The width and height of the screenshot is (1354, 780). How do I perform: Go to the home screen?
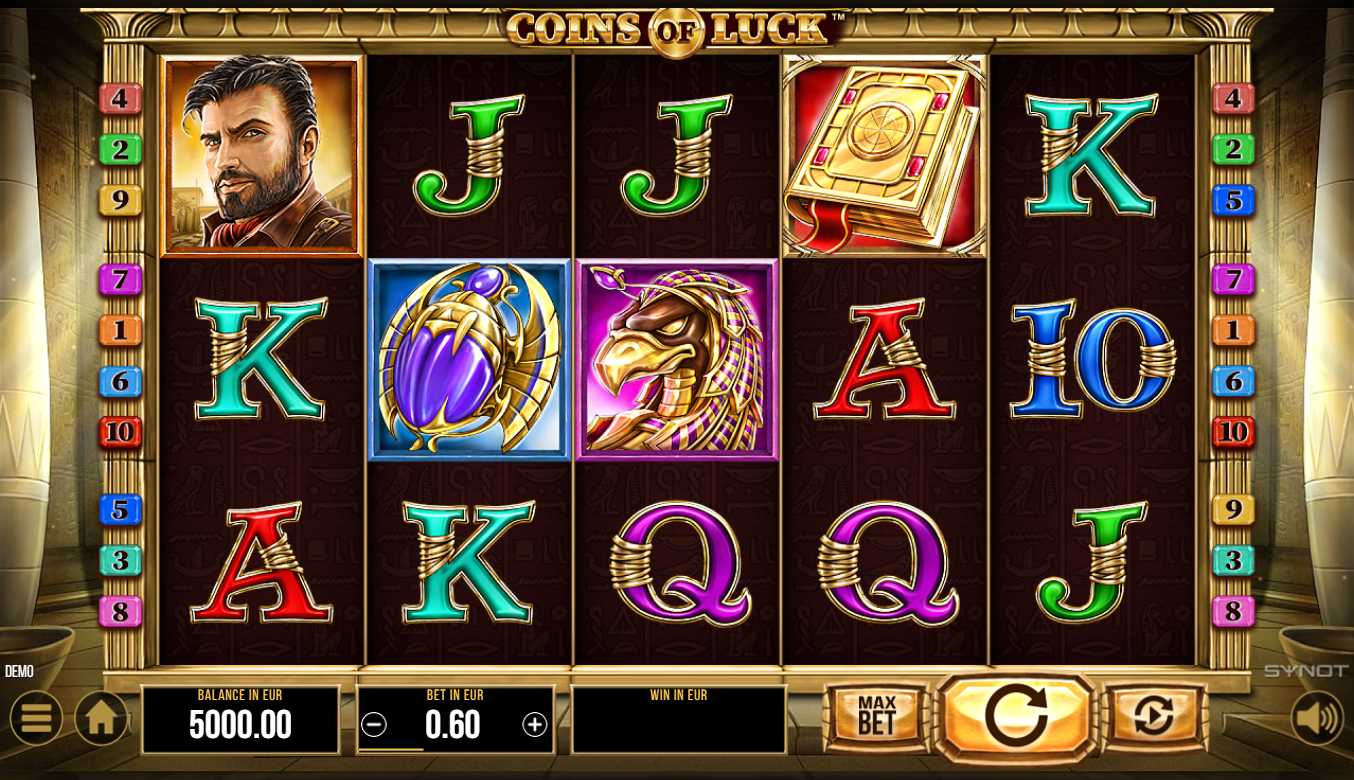101,718
